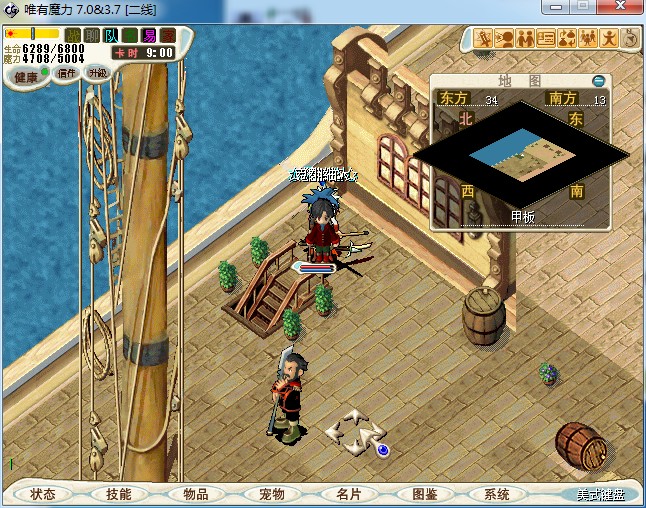646x508 pixels.
Task: Click the 升級 level-up button
Action: point(97,73)
